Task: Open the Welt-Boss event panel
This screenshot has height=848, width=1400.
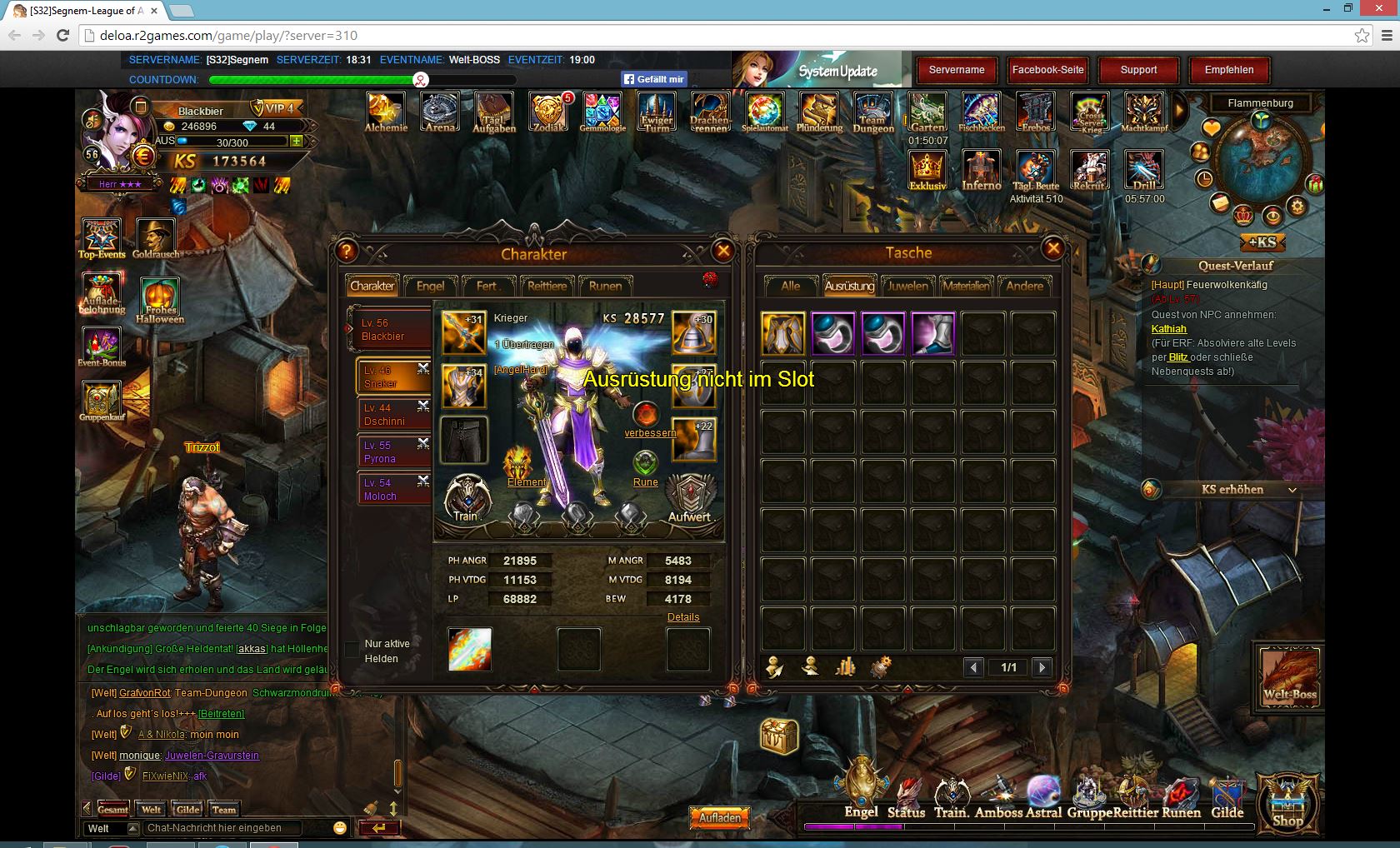Action: pyautogui.click(x=1289, y=676)
